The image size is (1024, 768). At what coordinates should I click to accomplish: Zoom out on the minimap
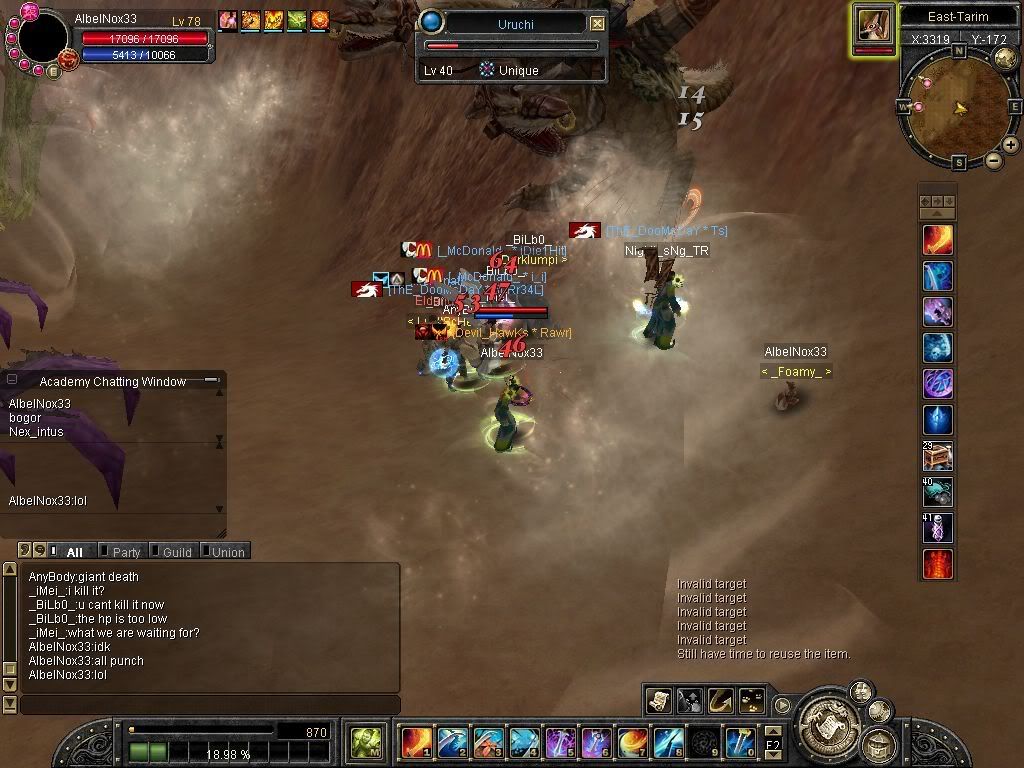(x=994, y=160)
